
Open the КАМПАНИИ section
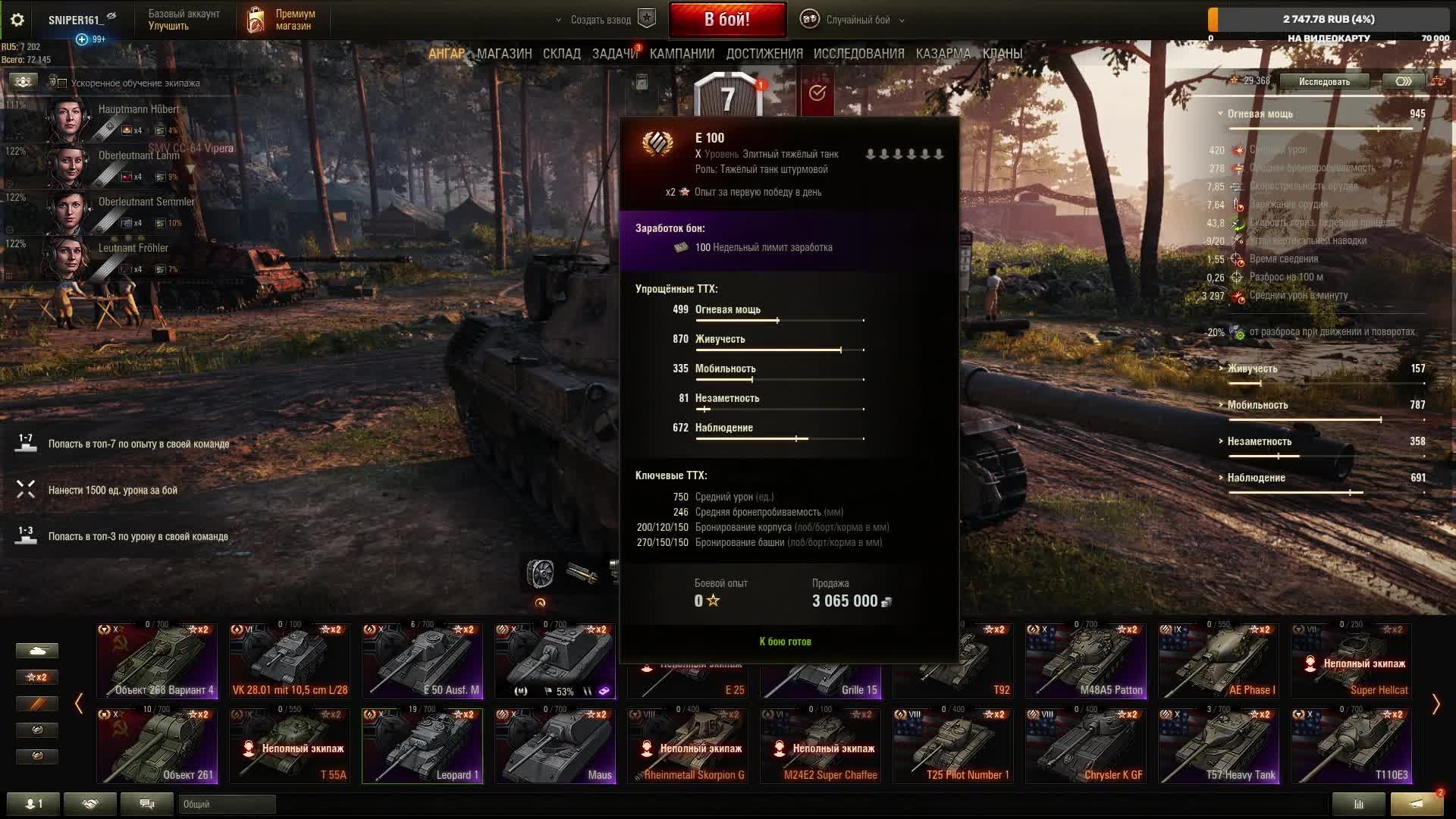(682, 54)
